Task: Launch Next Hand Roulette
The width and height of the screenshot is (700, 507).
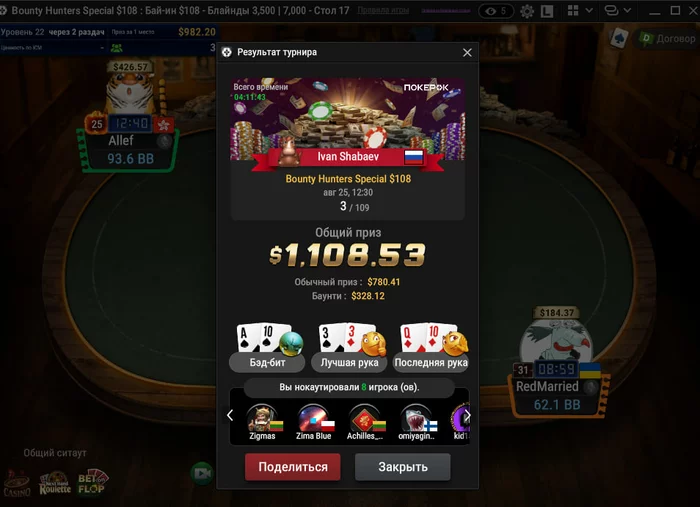Action: pos(54,483)
